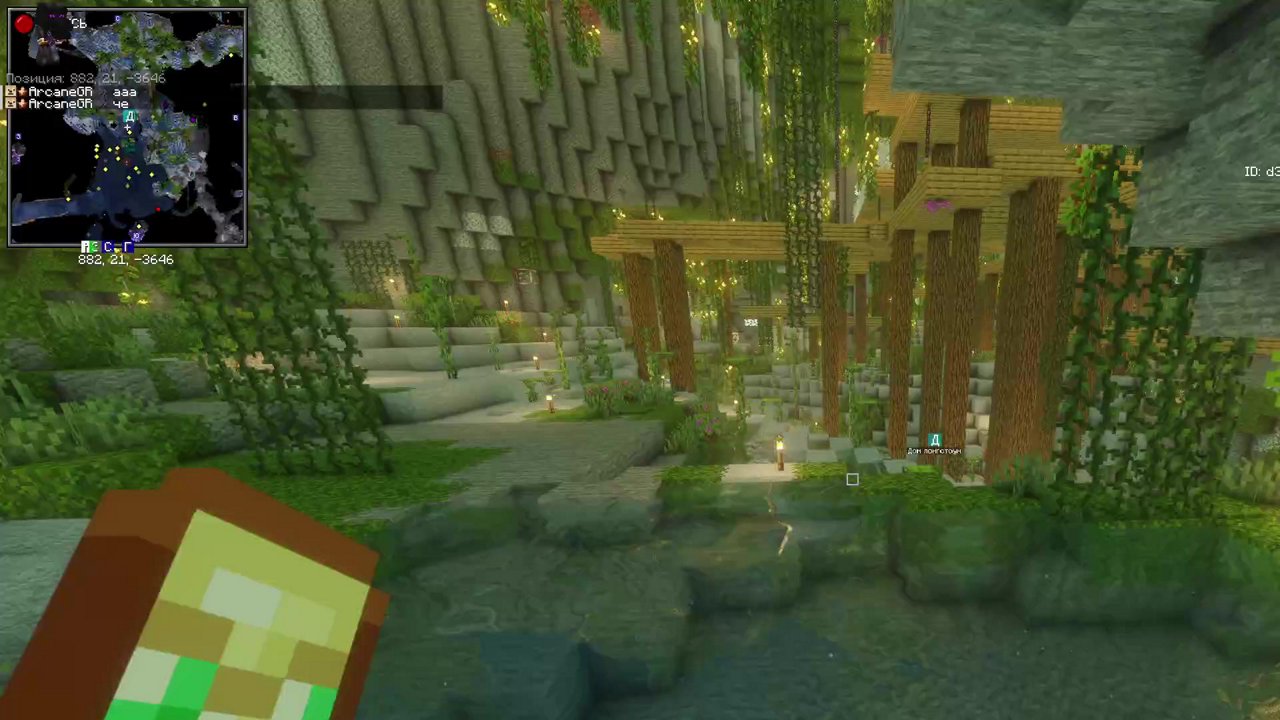The width and height of the screenshot is (1280, 720).
Task: Click the red waypoint dot on the minimap
Action: coord(158,209)
